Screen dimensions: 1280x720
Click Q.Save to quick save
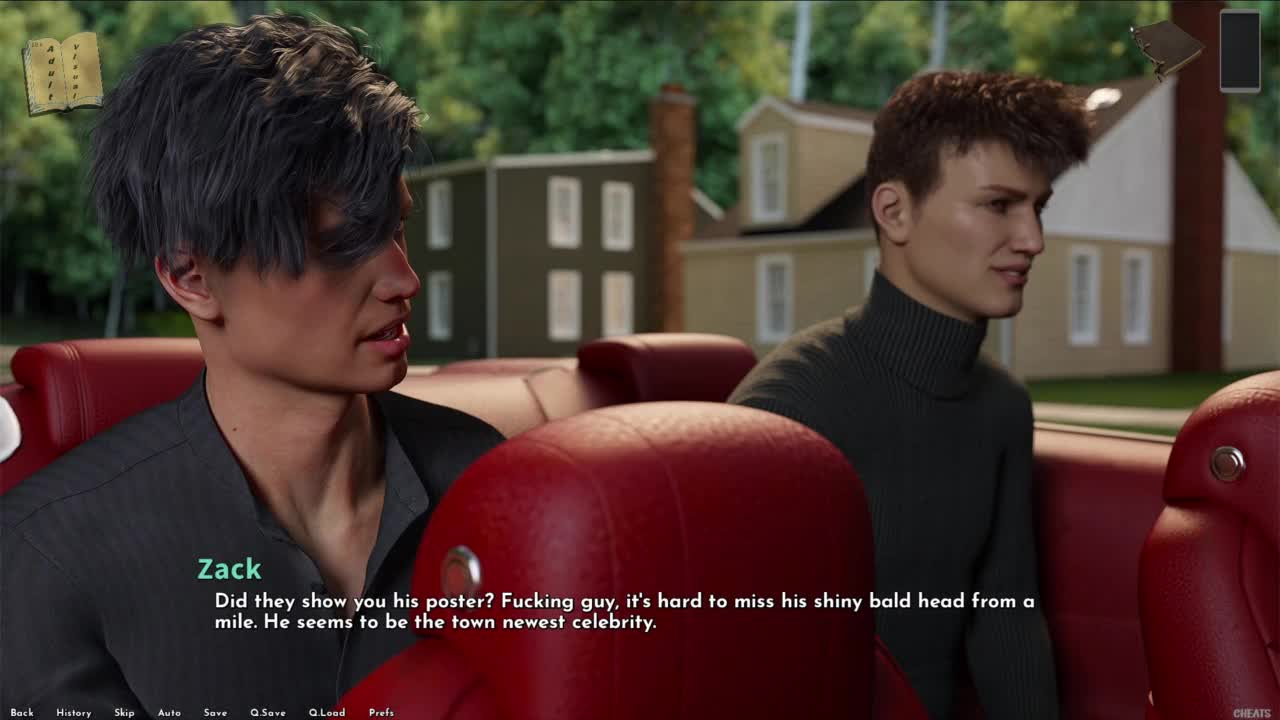[x=267, y=713]
